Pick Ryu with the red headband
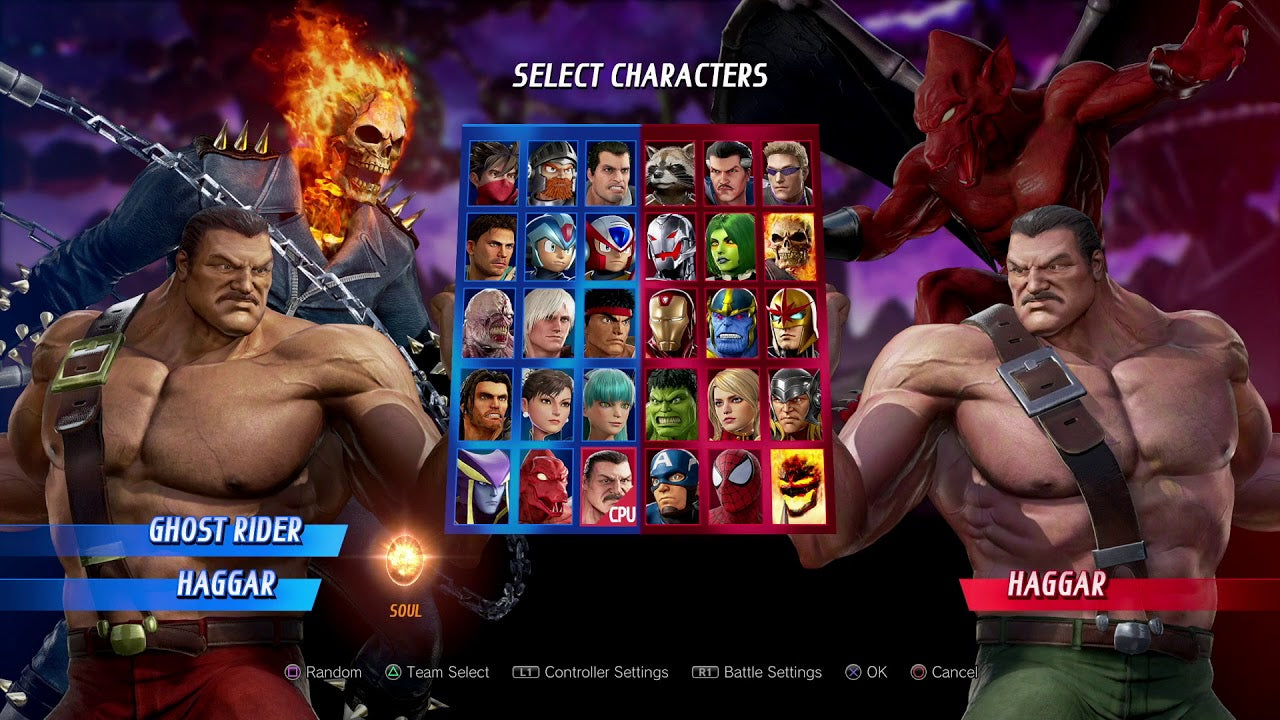The height and width of the screenshot is (720, 1280). tap(609, 323)
